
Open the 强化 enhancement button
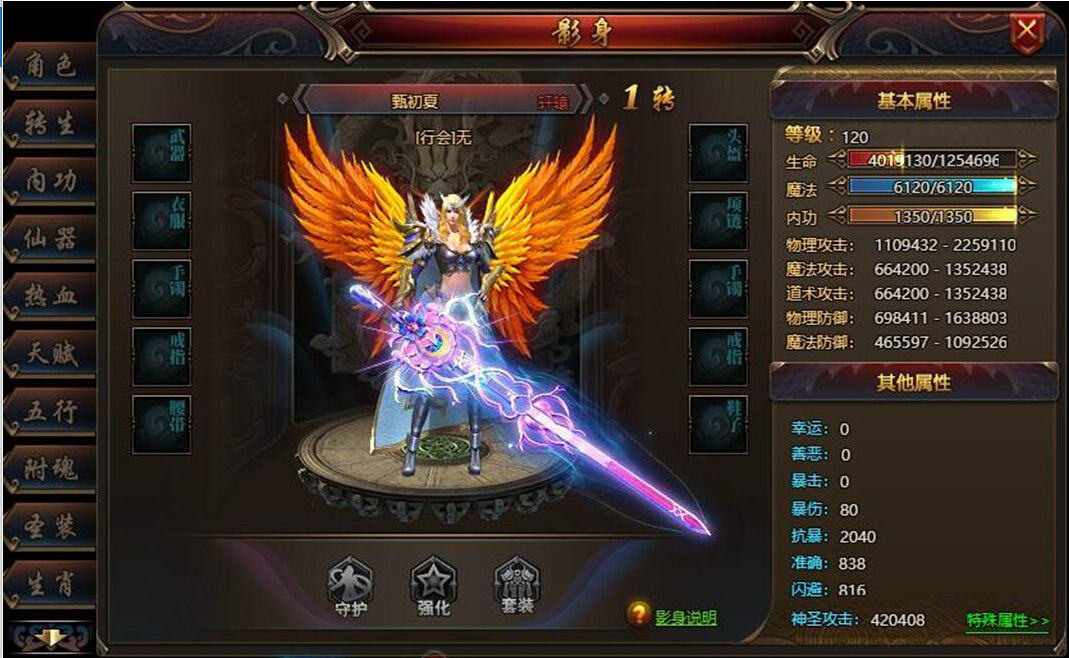pyautogui.click(x=434, y=585)
